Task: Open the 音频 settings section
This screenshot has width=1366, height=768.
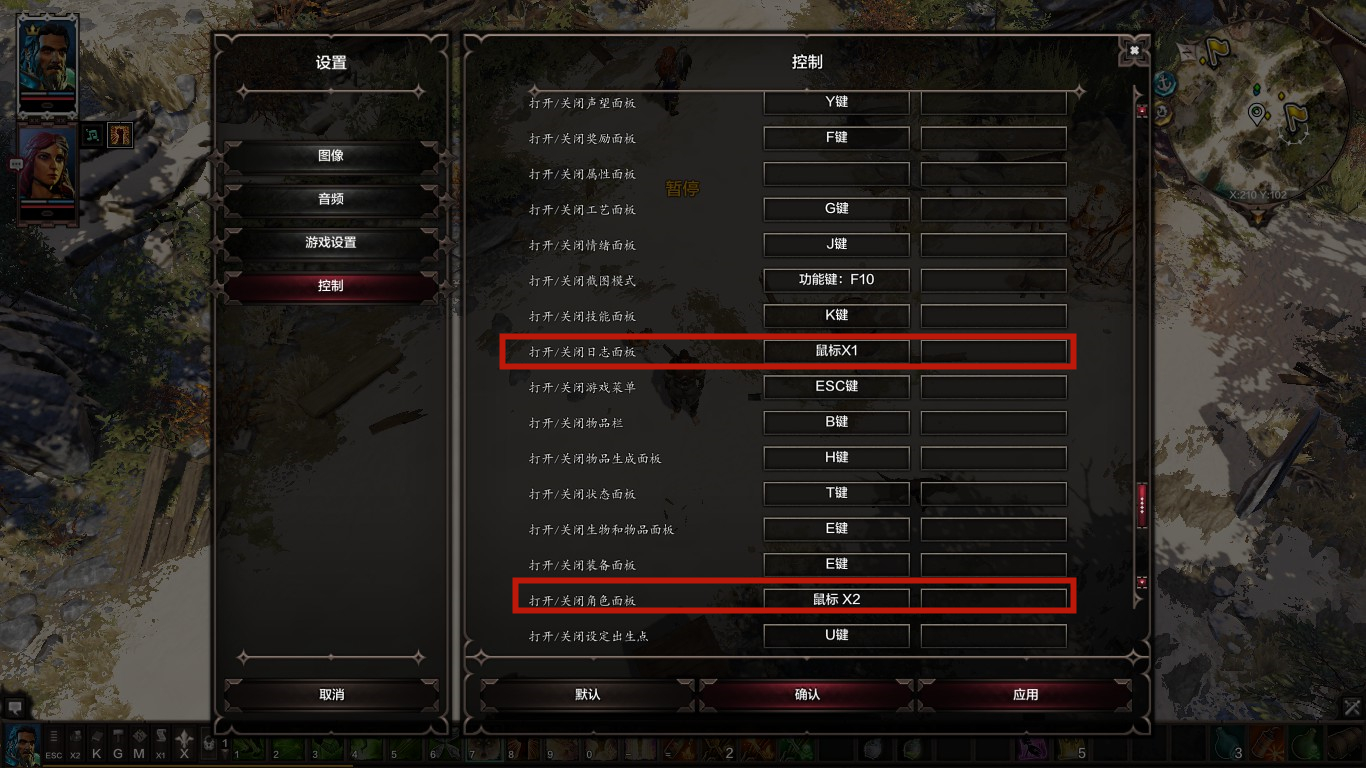Action: (x=332, y=199)
